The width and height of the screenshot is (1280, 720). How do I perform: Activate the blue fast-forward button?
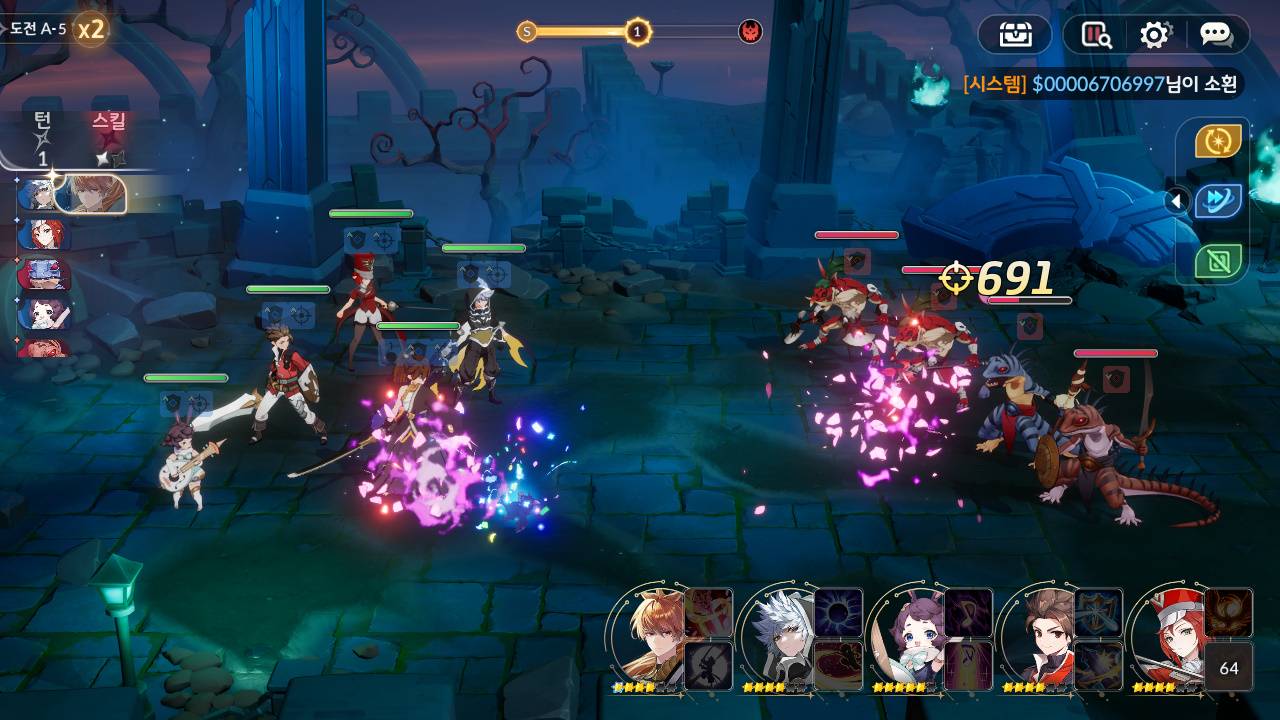(x=1218, y=201)
